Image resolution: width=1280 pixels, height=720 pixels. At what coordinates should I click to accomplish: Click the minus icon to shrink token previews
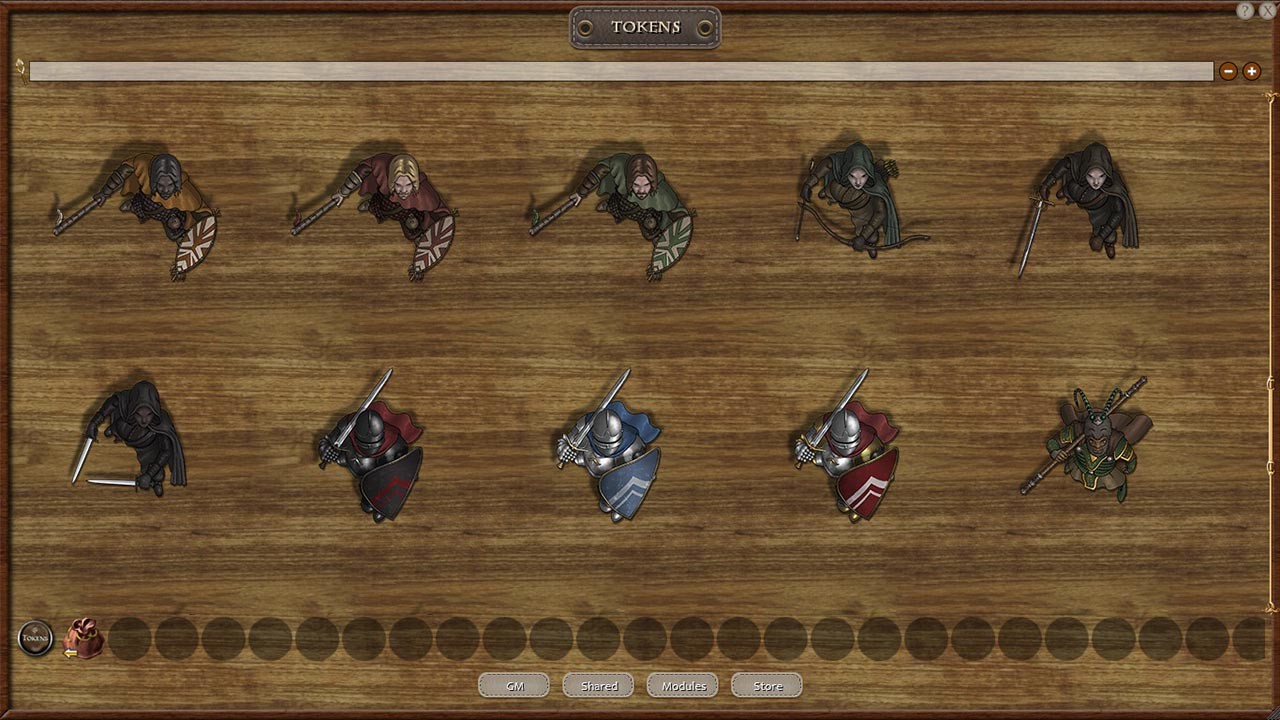tap(1228, 71)
